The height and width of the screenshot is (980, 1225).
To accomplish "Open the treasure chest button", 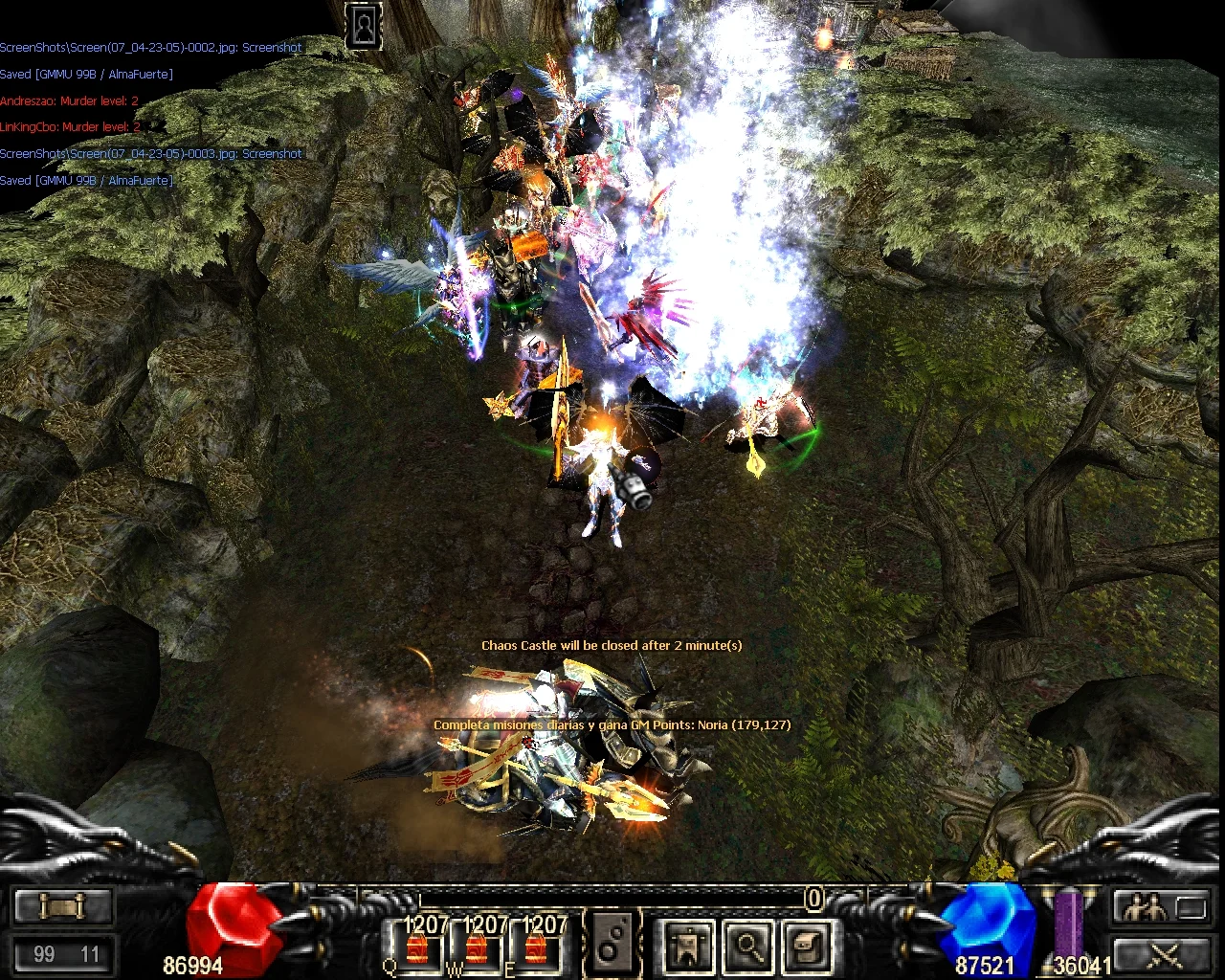I will click(x=806, y=946).
